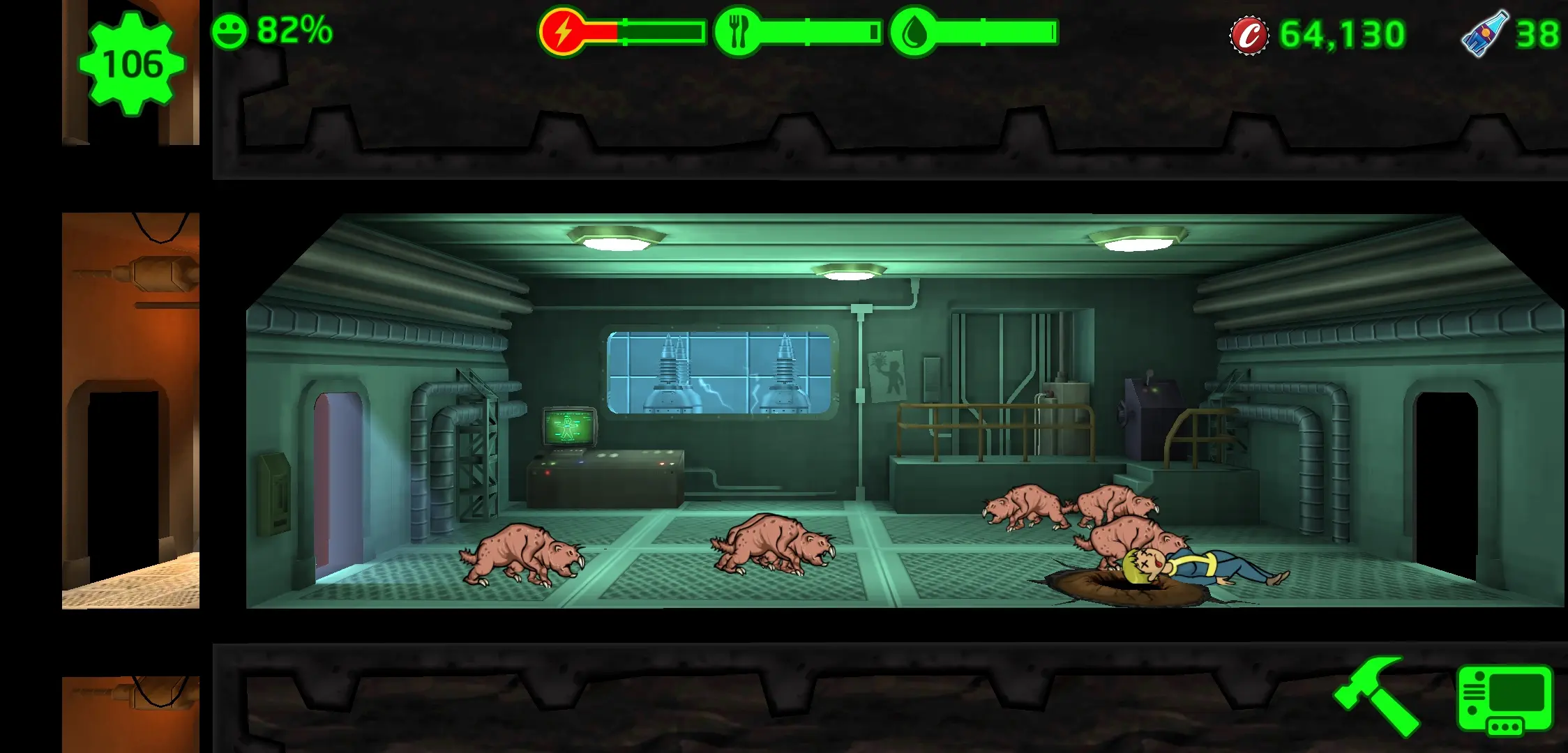
Task: Select the power lightning bolt resource icon
Action: 562,32
